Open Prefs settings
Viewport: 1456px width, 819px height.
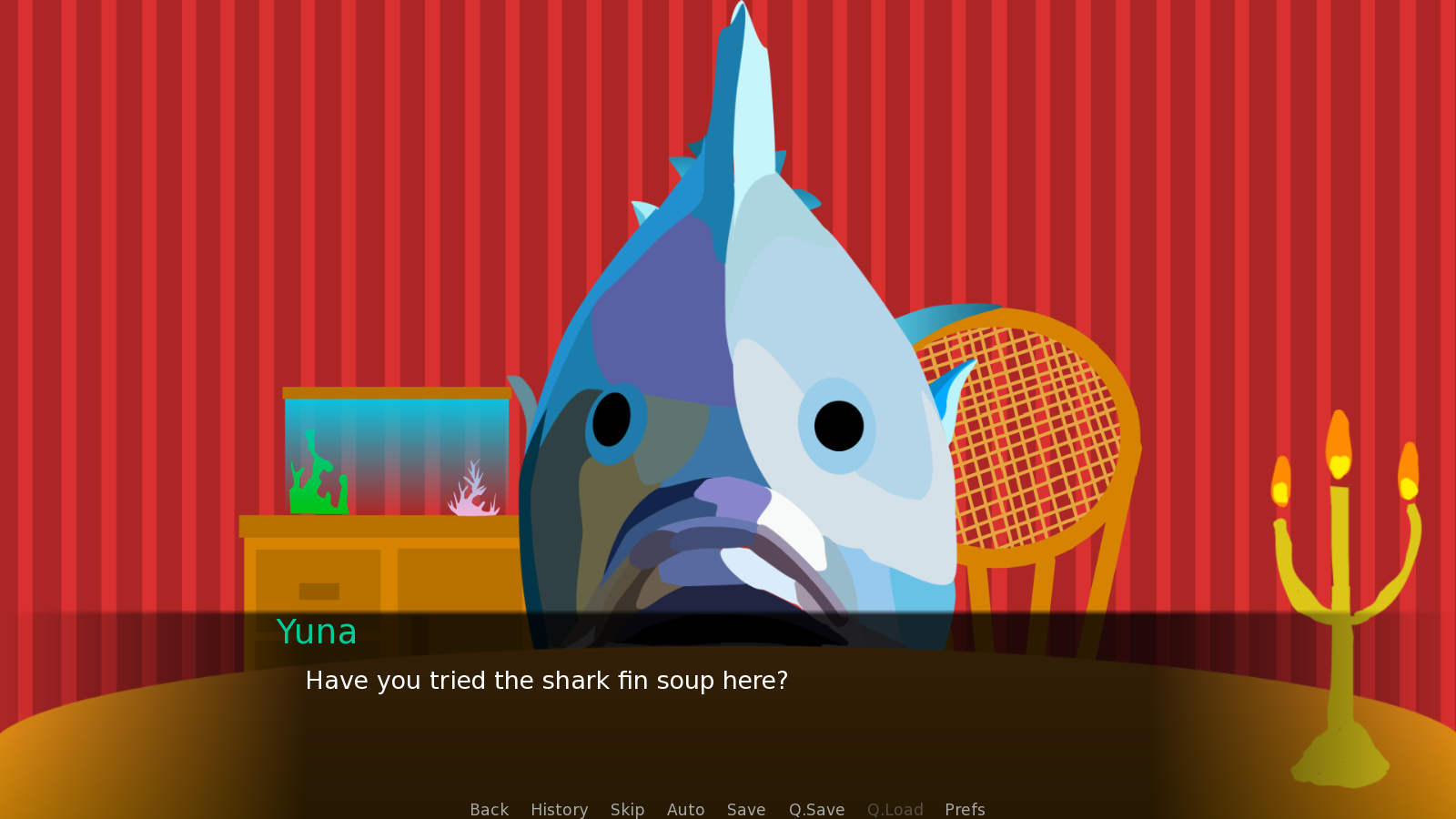pyautogui.click(x=965, y=809)
